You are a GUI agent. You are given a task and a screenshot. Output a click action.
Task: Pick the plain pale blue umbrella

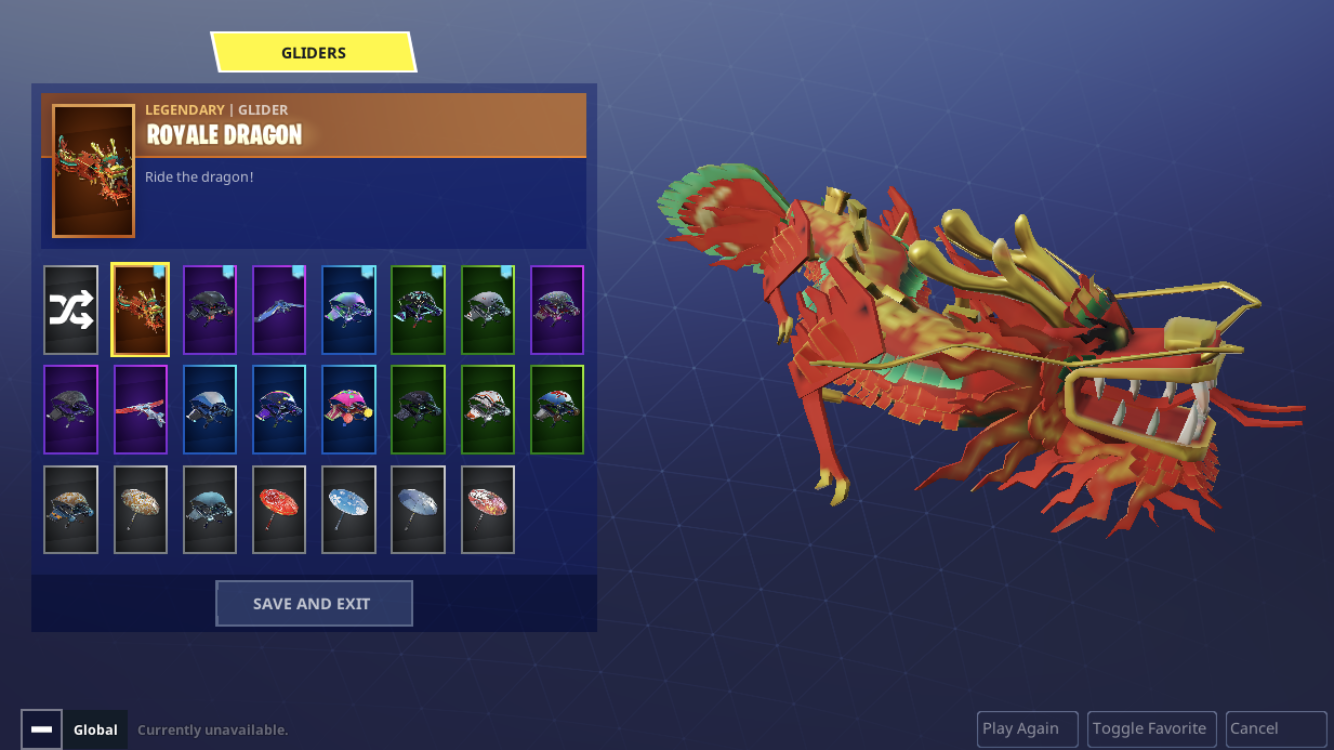(418, 510)
